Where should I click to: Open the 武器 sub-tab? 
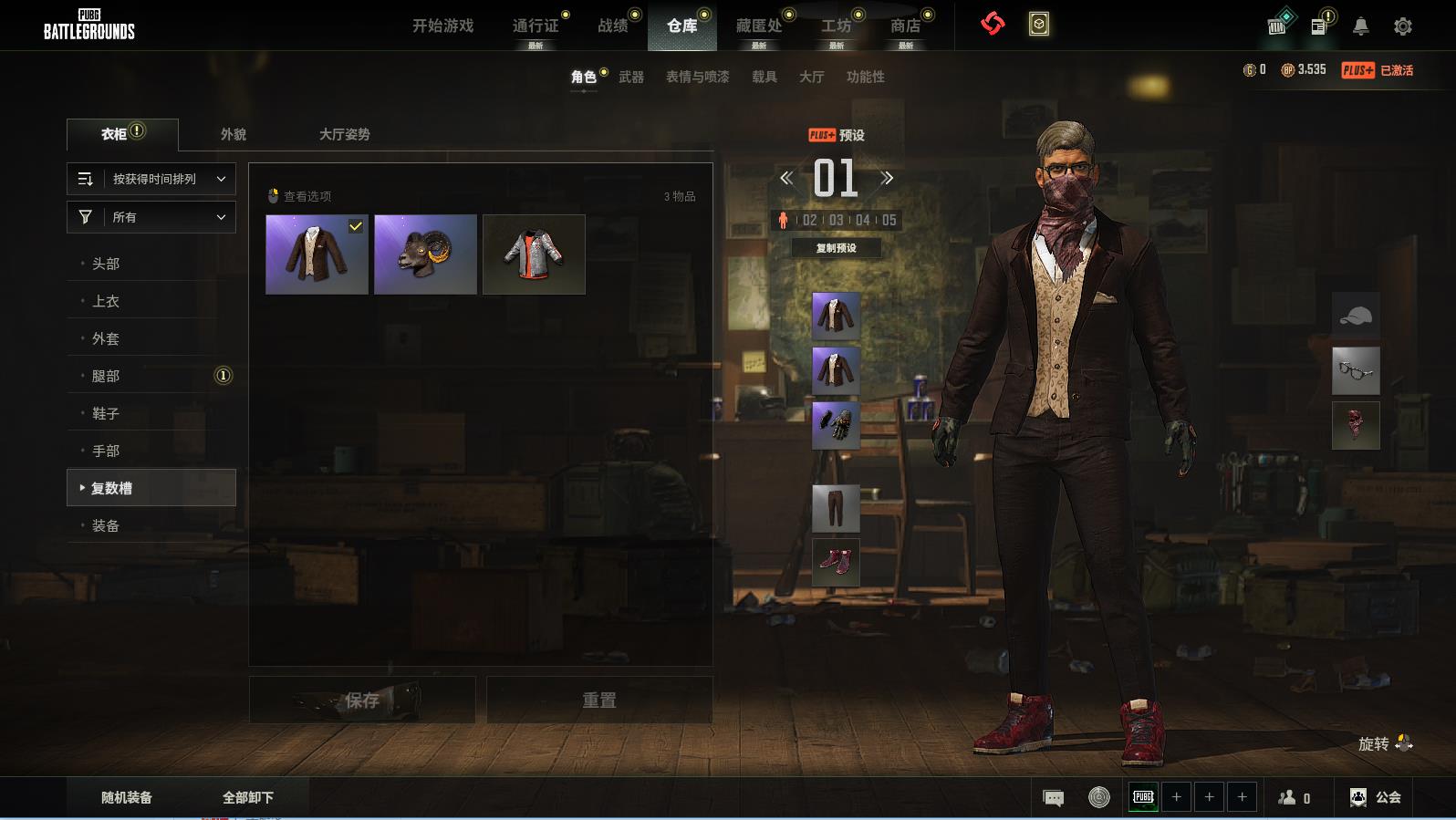pos(631,78)
